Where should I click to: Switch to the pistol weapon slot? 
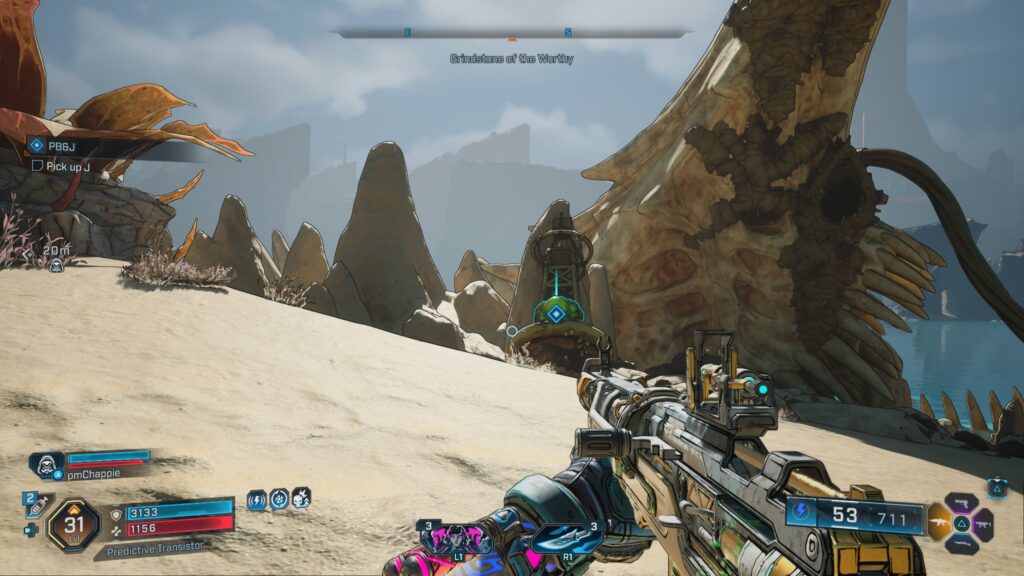(961, 502)
